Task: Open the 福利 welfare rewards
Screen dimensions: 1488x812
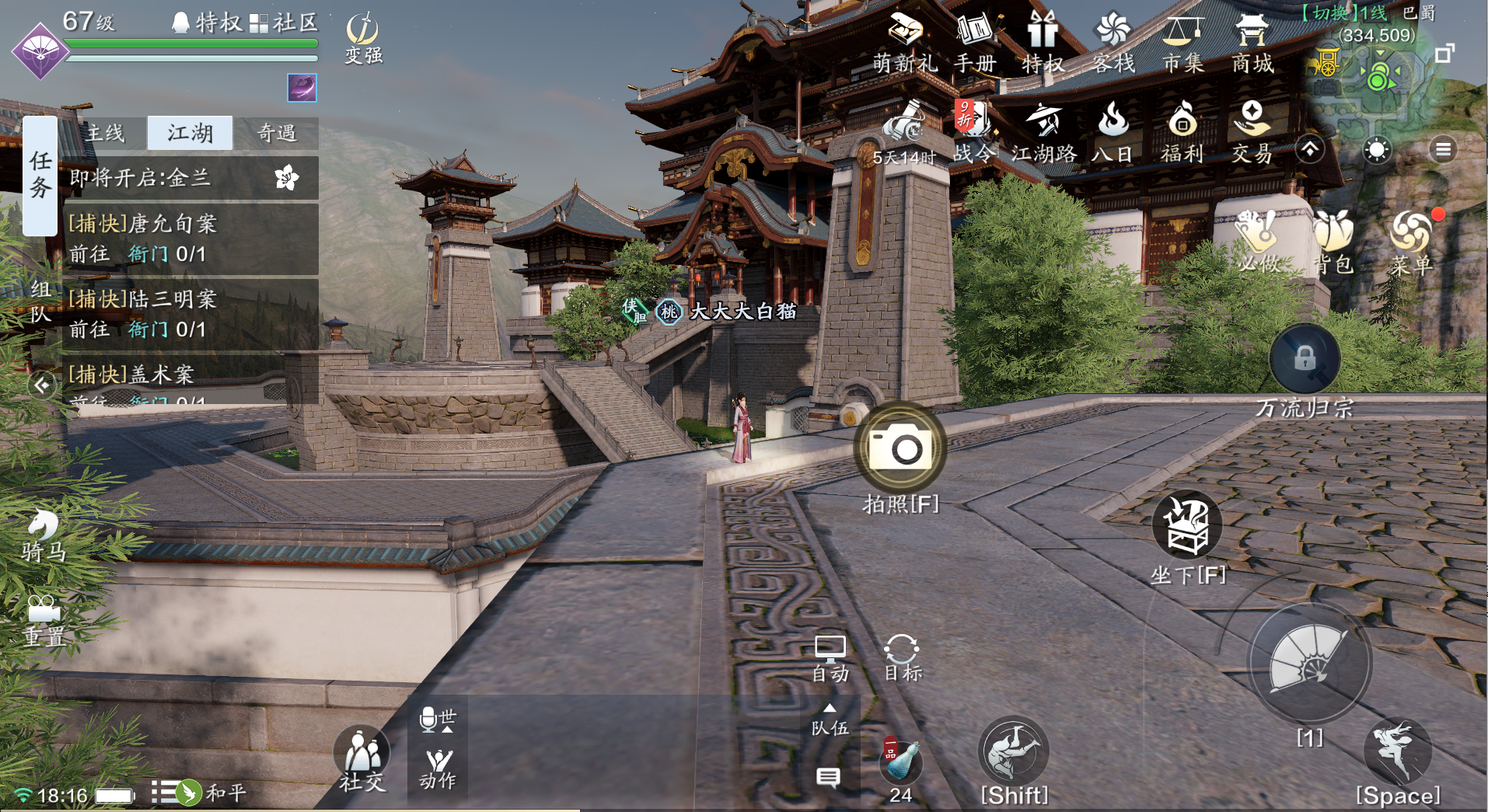Action: coord(1182,132)
